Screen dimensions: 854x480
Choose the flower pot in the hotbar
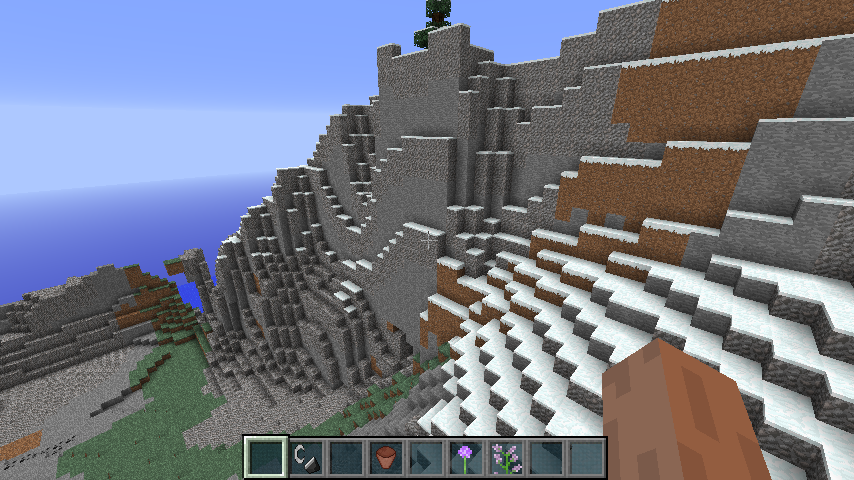pos(385,458)
